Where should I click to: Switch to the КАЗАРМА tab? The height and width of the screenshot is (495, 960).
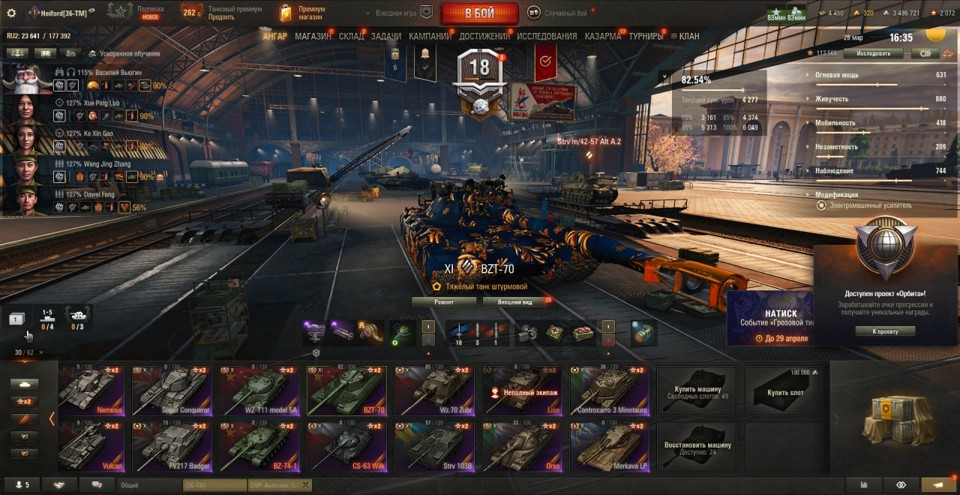click(x=603, y=36)
